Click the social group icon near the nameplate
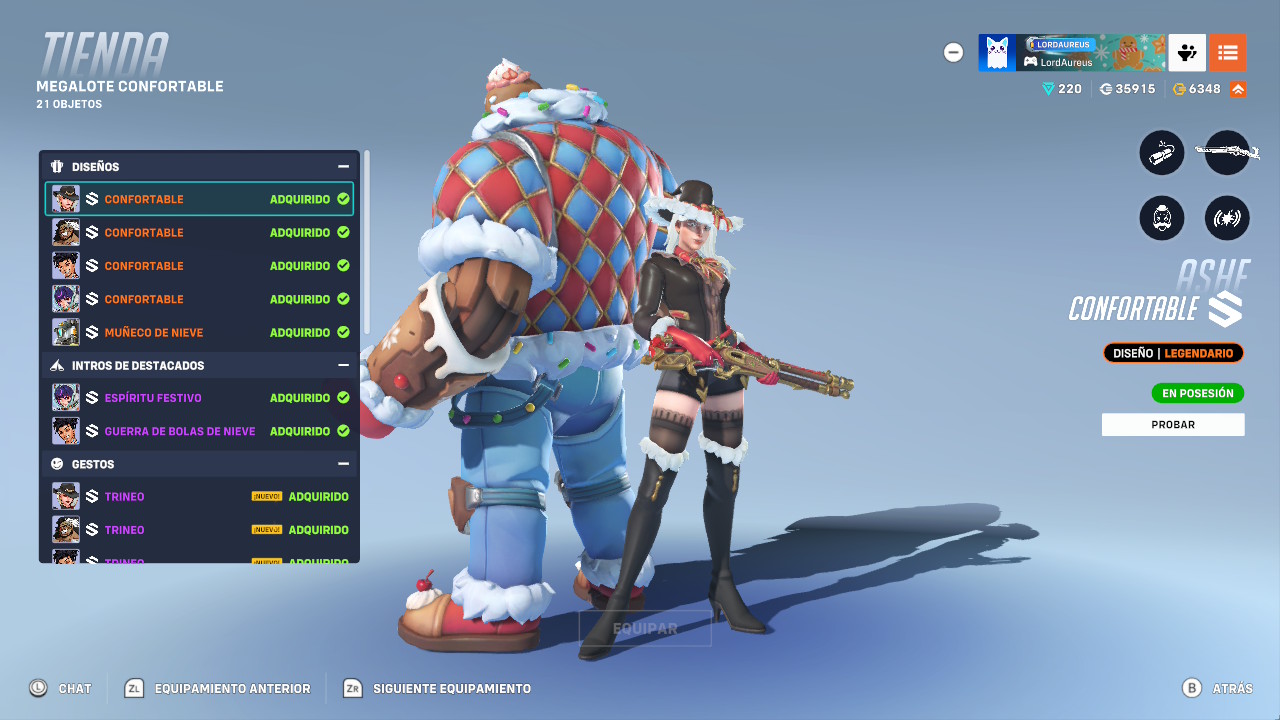 coord(1186,52)
